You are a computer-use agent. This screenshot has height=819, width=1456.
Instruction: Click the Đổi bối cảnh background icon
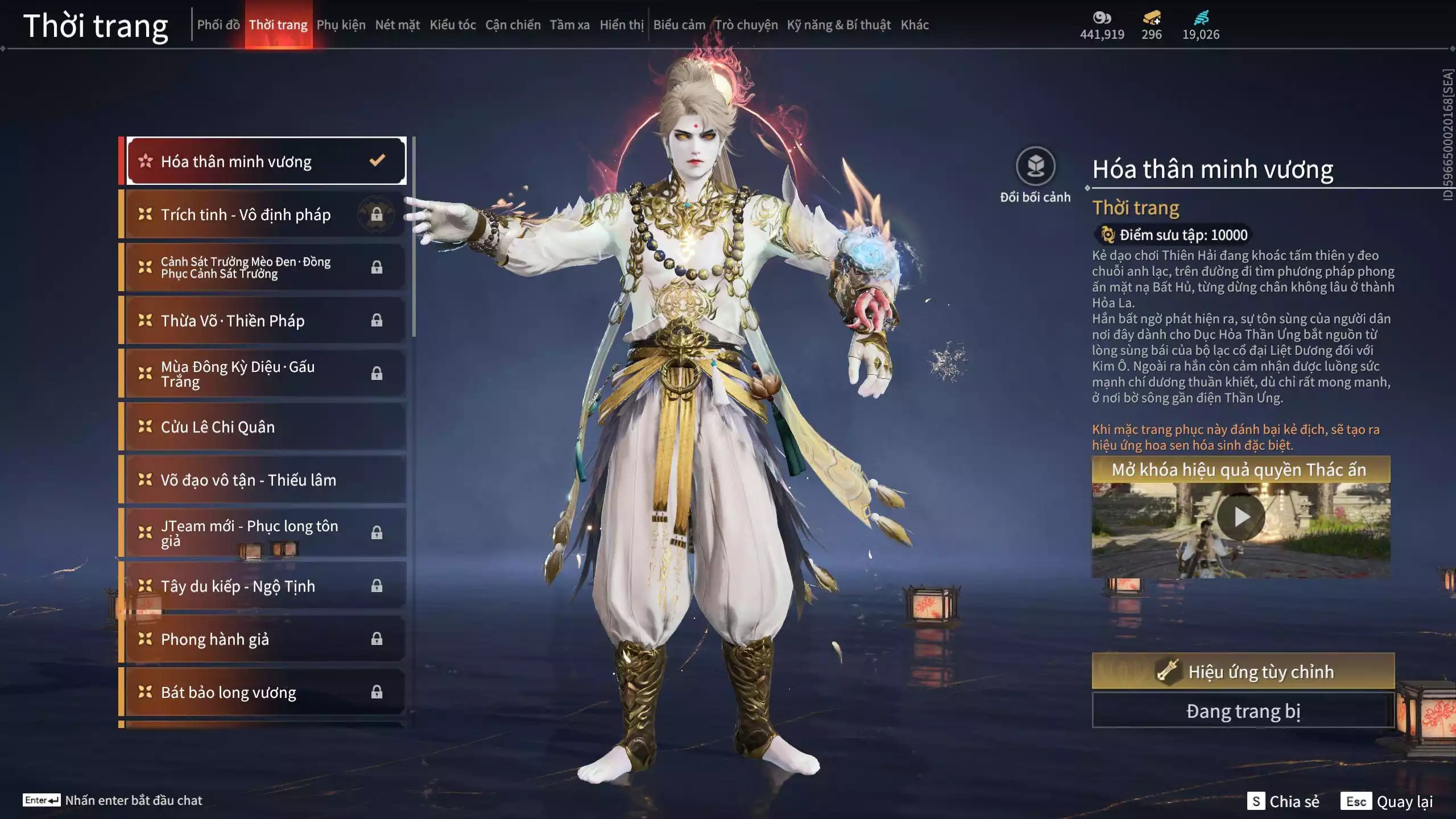(1035, 167)
